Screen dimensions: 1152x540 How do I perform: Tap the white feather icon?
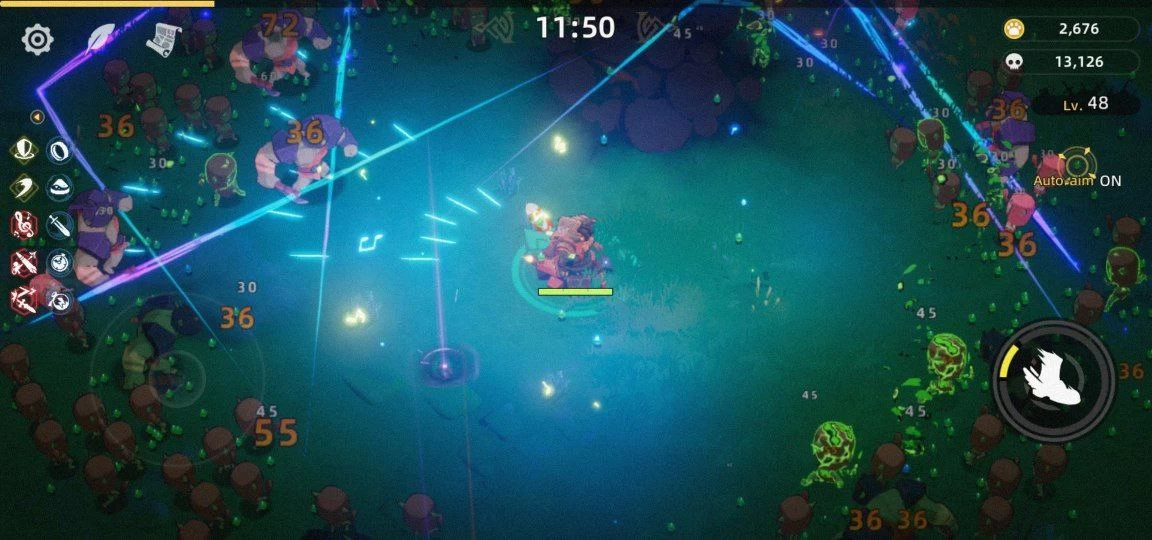[101, 39]
